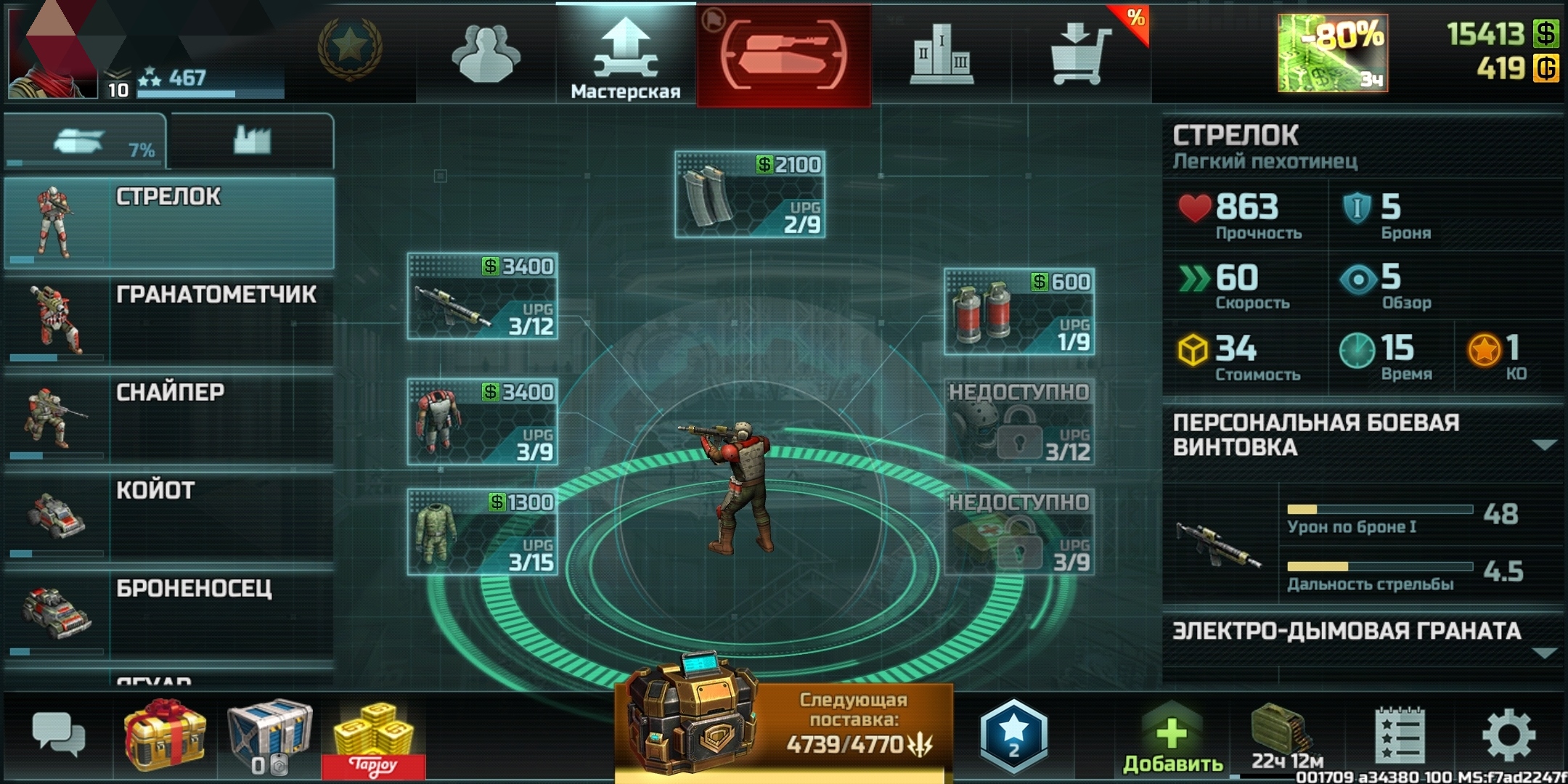
Task: Choose the Броненосец vehicle row
Action: click(168, 613)
